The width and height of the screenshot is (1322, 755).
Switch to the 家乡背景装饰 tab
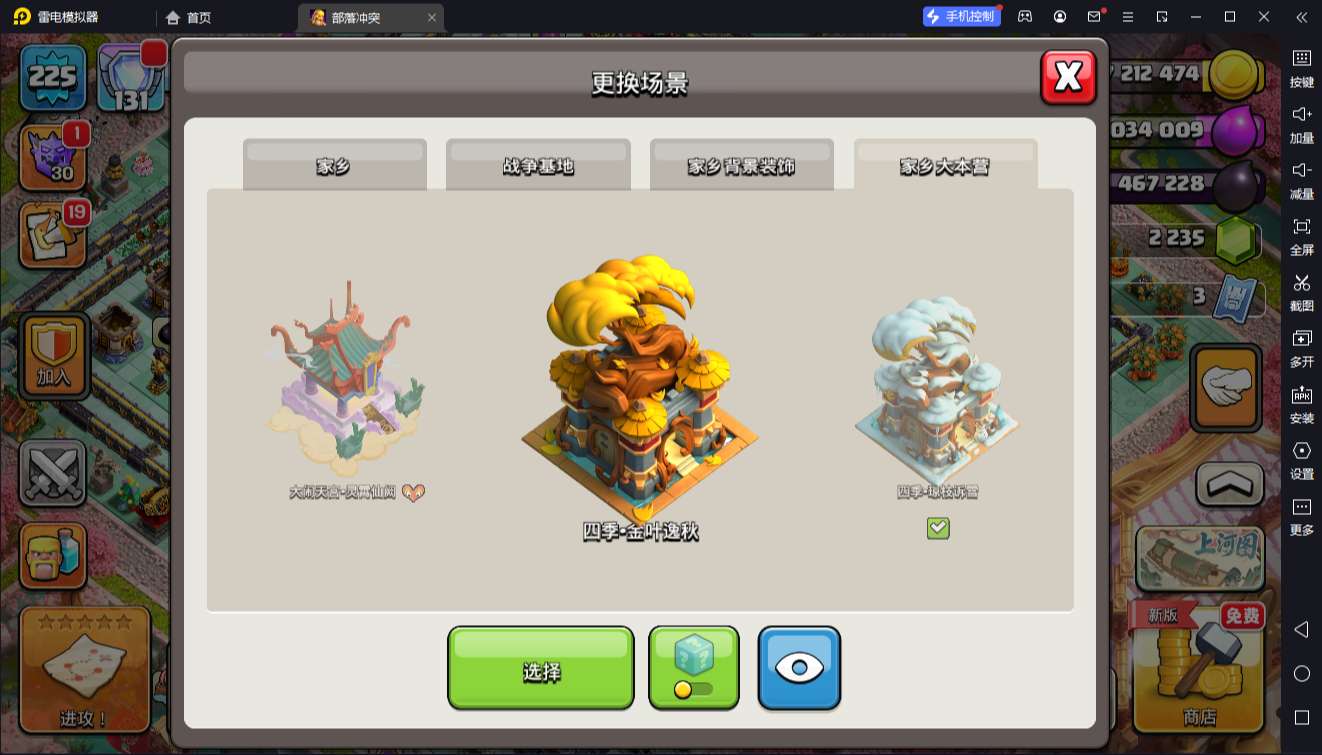pos(741,166)
